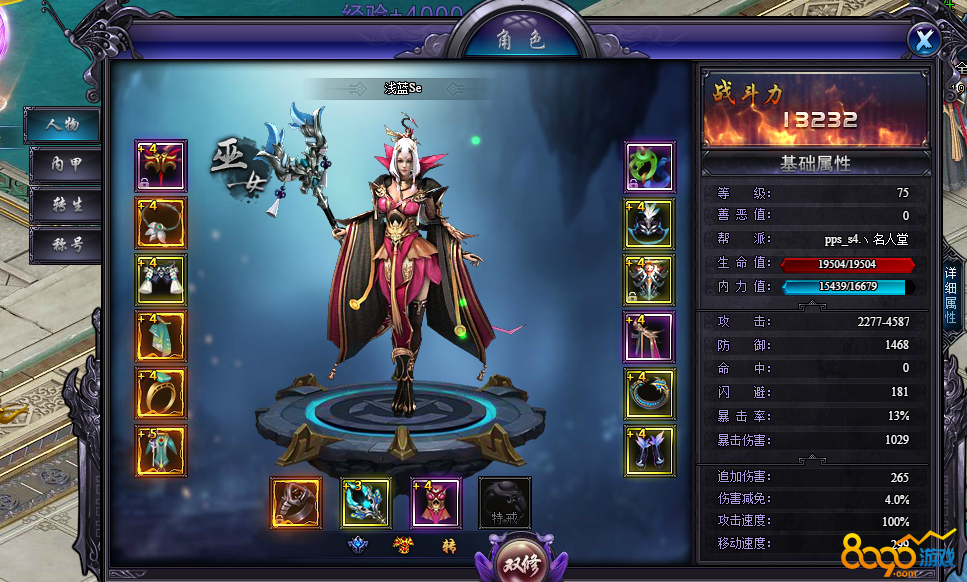The image size is (967, 582).
Task: Select the red-gold helmet slot
Action: 161,166
